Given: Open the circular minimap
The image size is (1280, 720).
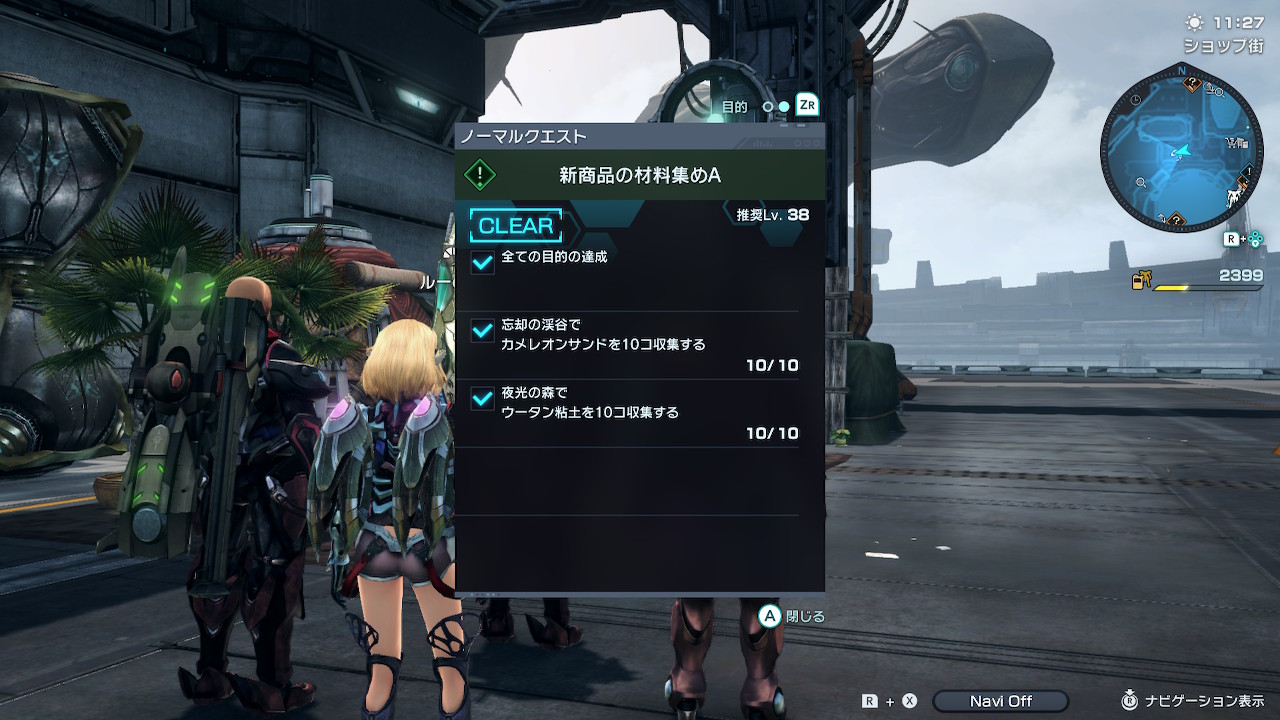Looking at the screenshot, I should tap(1180, 150).
